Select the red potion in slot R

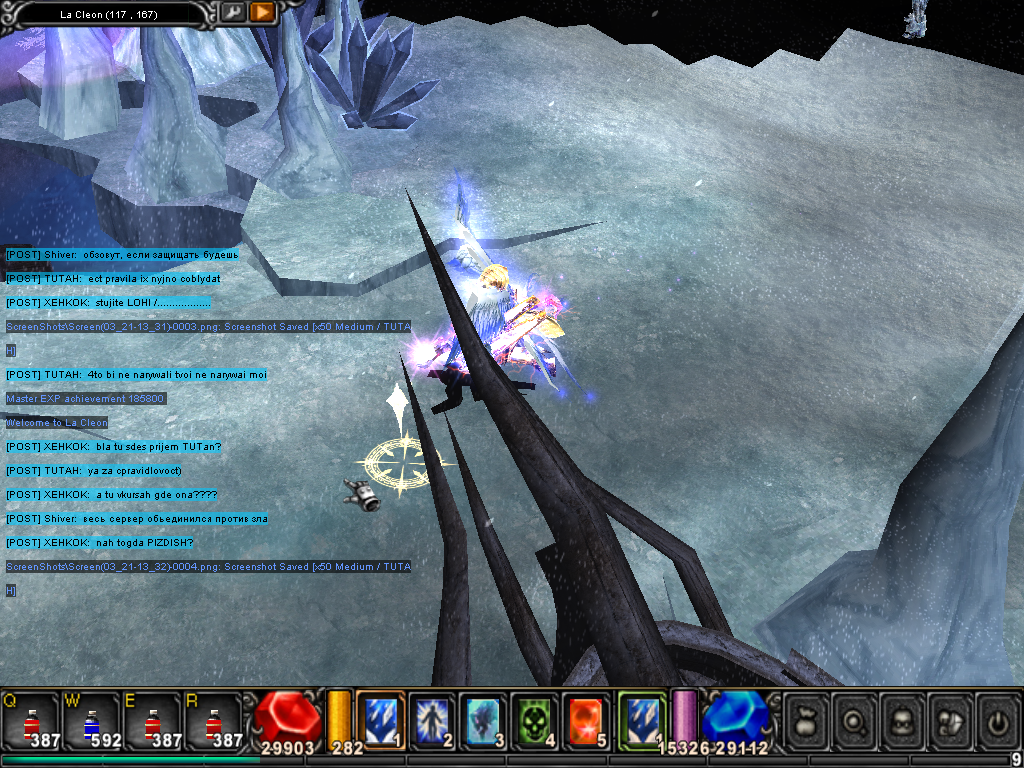tap(213, 722)
